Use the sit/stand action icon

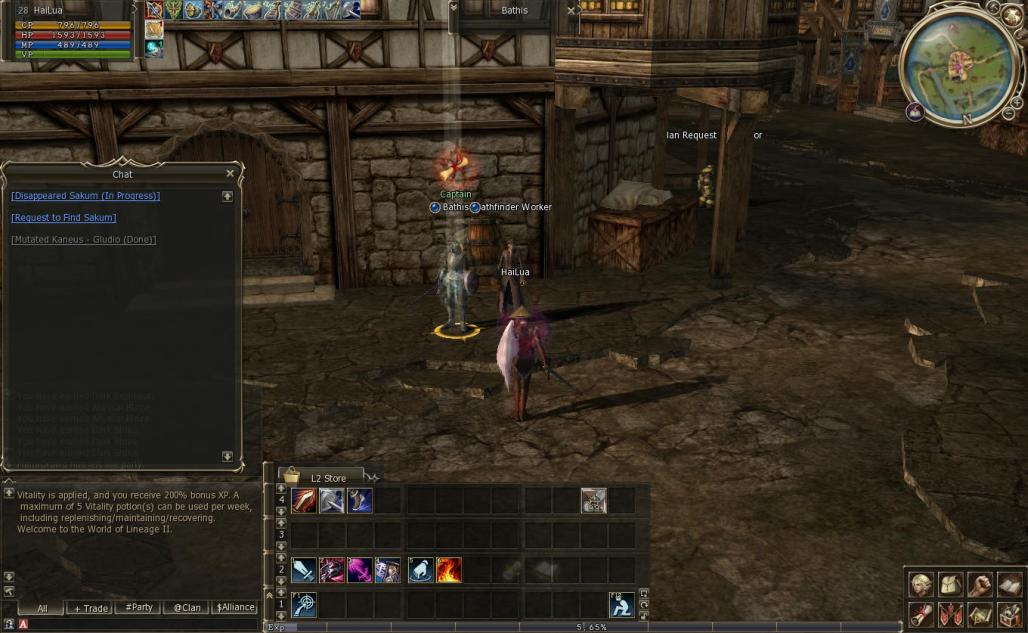click(x=621, y=604)
